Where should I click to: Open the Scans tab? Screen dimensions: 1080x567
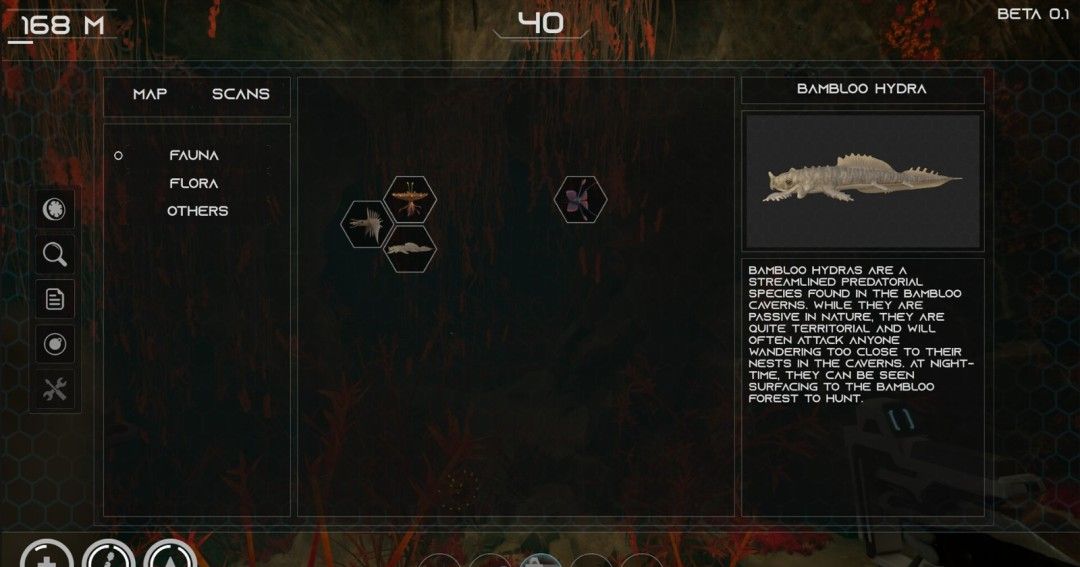(x=240, y=94)
